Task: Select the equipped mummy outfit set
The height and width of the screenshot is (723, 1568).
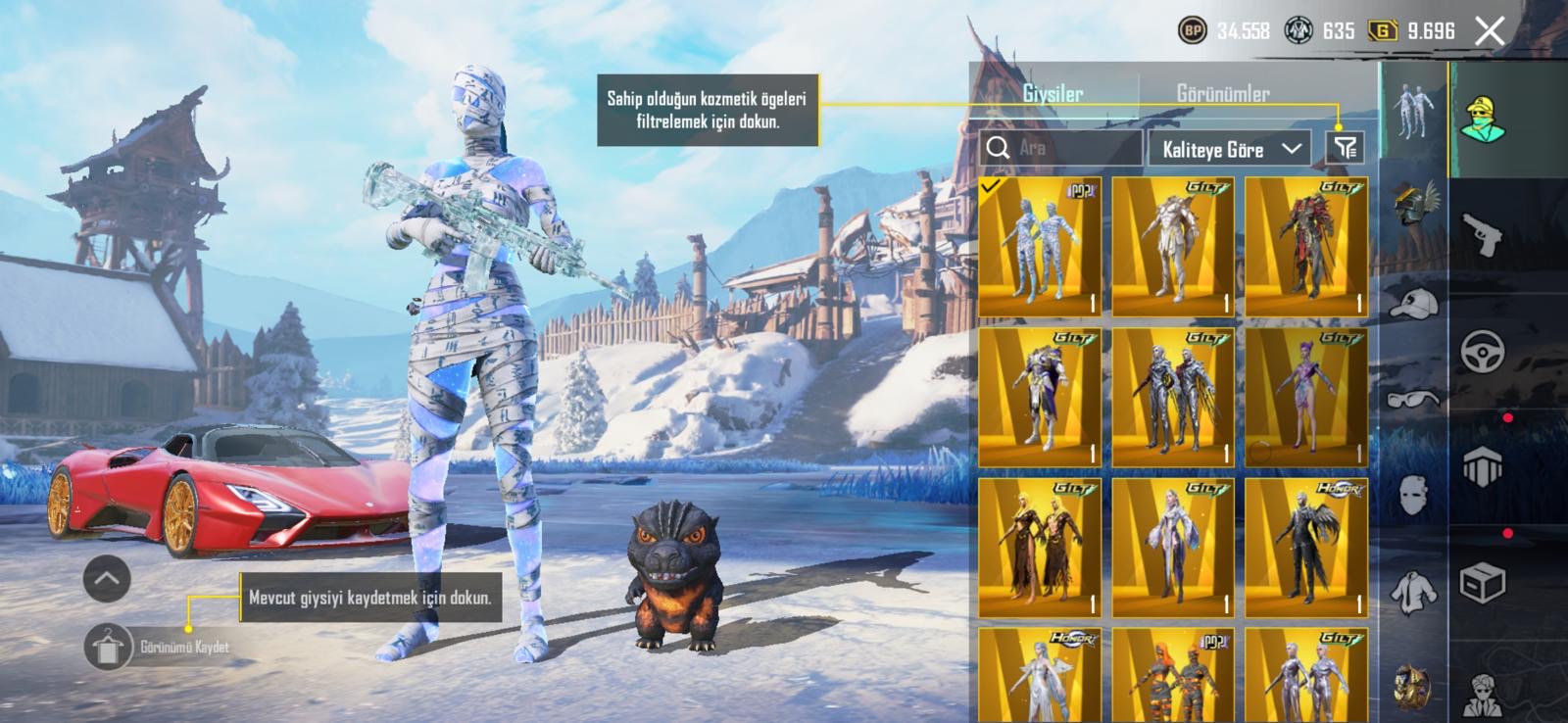Action: [1039, 246]
